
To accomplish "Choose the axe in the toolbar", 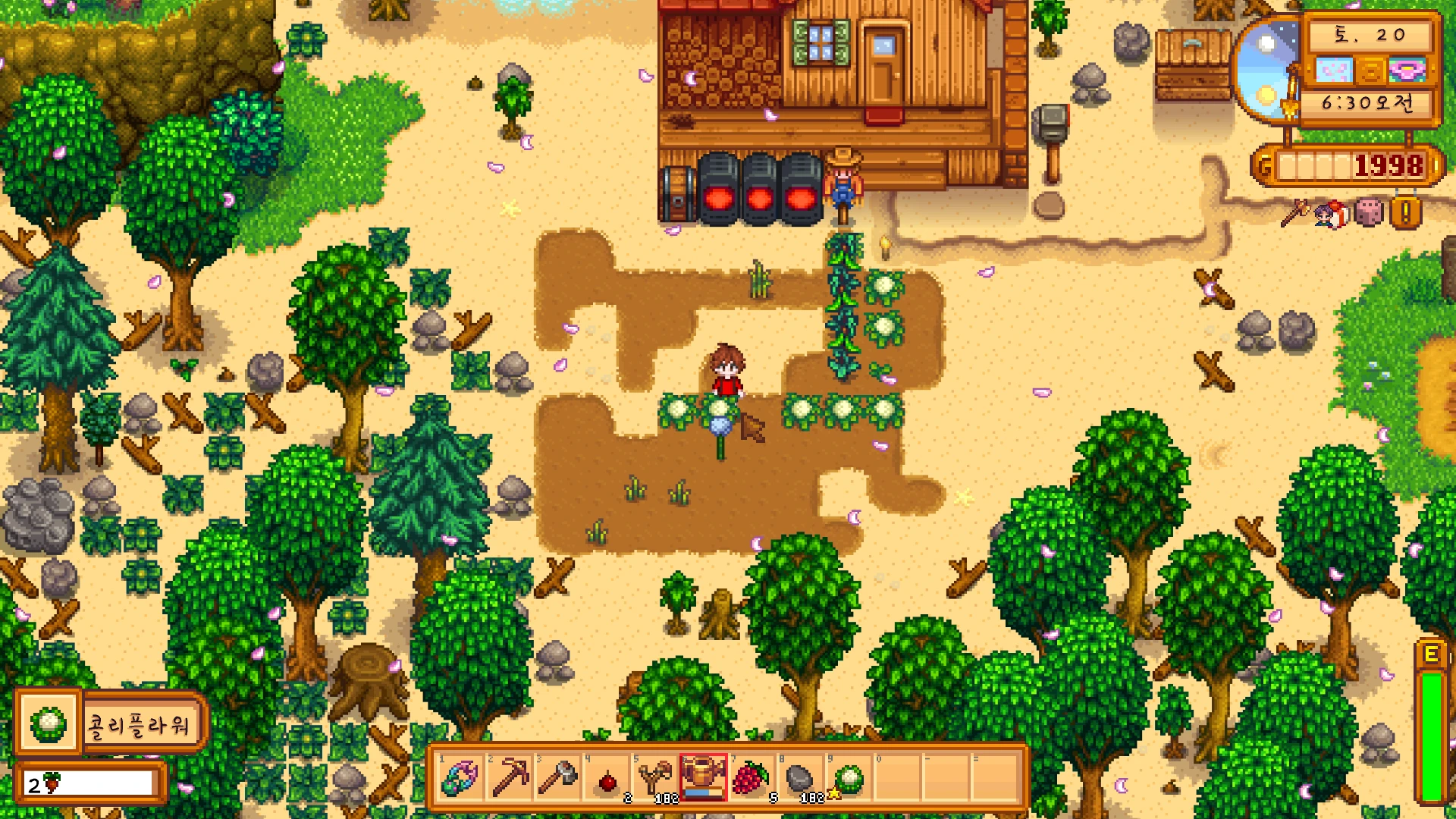I will click(x=557, y=777).
